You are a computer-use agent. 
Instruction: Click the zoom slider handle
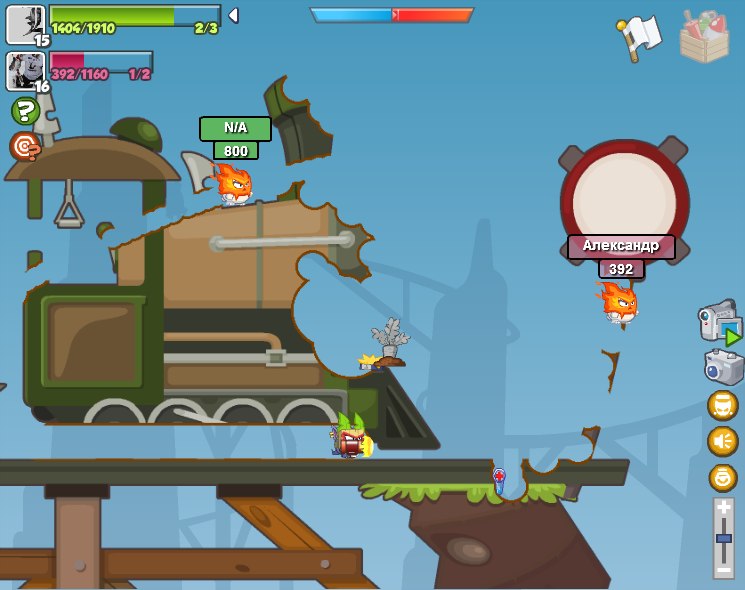click(723, 539)
